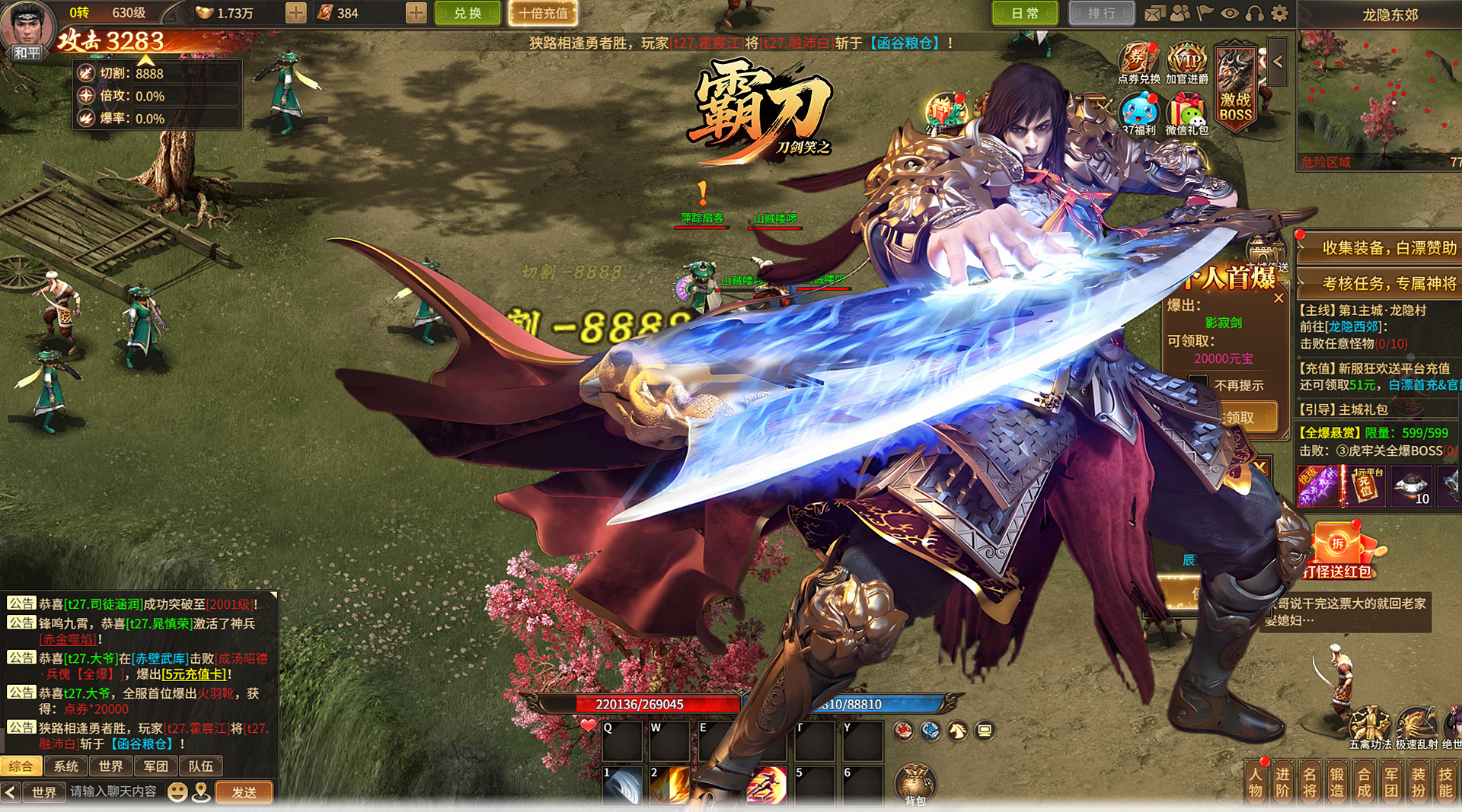
Task: Open the mail envelope icon
Action: tap(1154, 13)
